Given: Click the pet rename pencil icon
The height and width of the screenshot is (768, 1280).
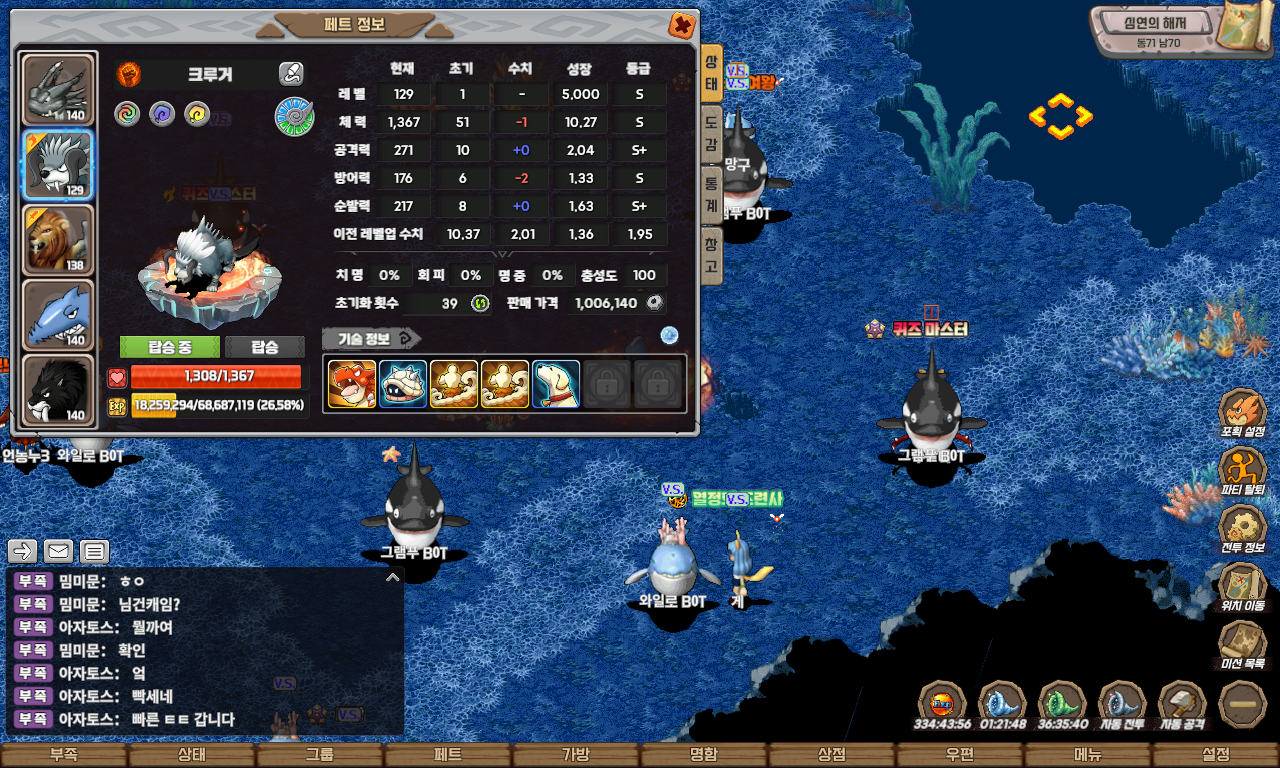Looking at the screenshot, I should (291, 73).
